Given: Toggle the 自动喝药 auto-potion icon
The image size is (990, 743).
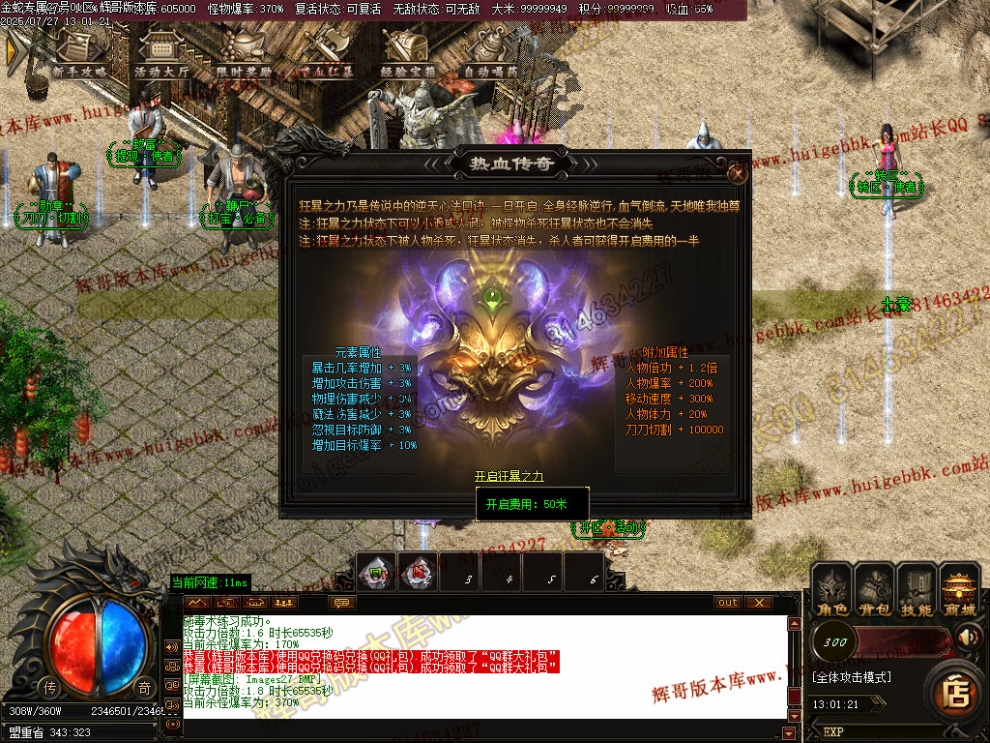Looking at the screenshot, I should point(490,52).
